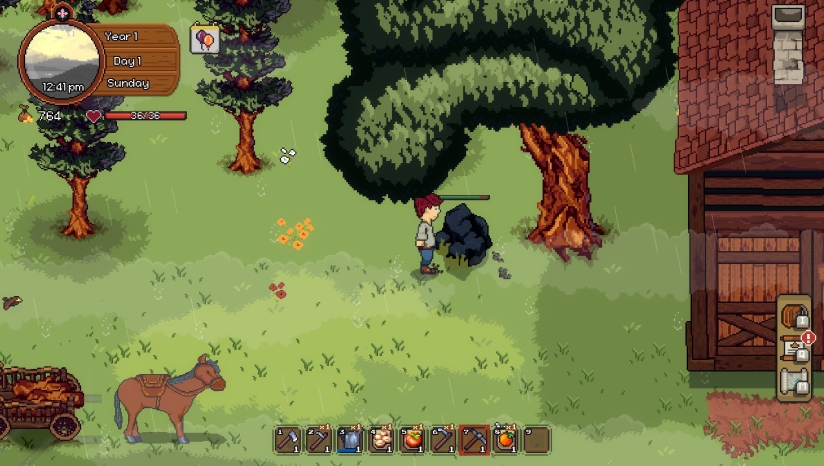This screenshot has width=824, height=466.
Task: Equip the curved sickle in hotbar slot 6
Action: [x=443, y=440]
